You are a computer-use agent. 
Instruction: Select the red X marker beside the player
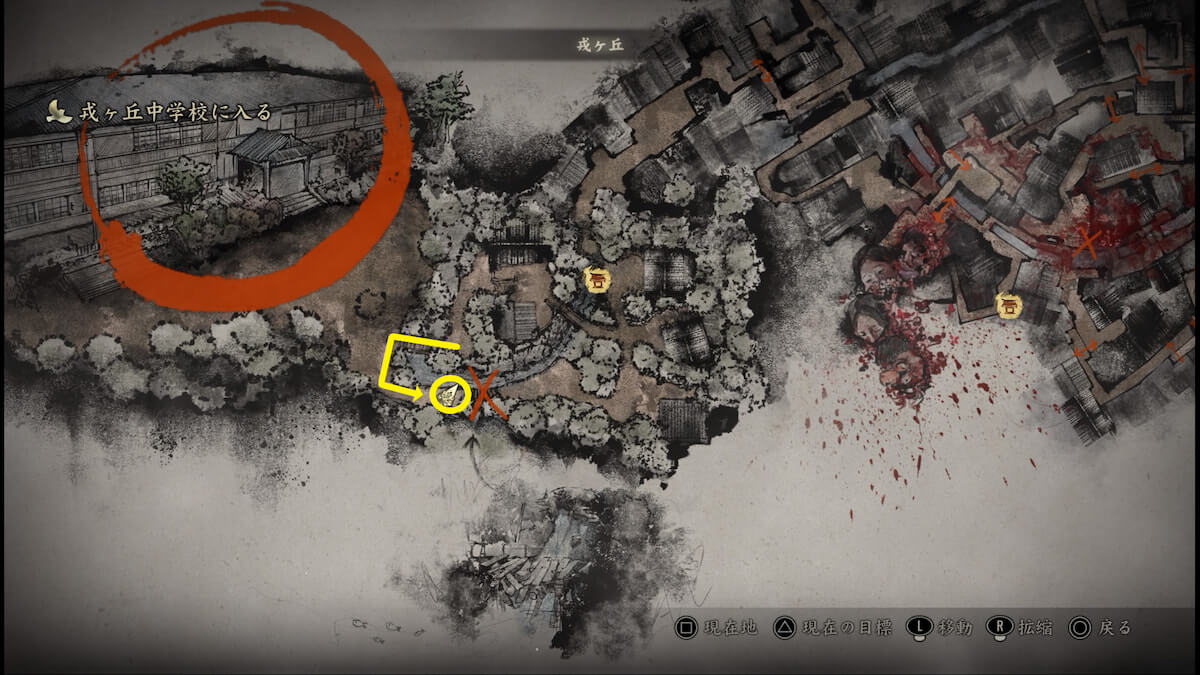coord(487,394)
